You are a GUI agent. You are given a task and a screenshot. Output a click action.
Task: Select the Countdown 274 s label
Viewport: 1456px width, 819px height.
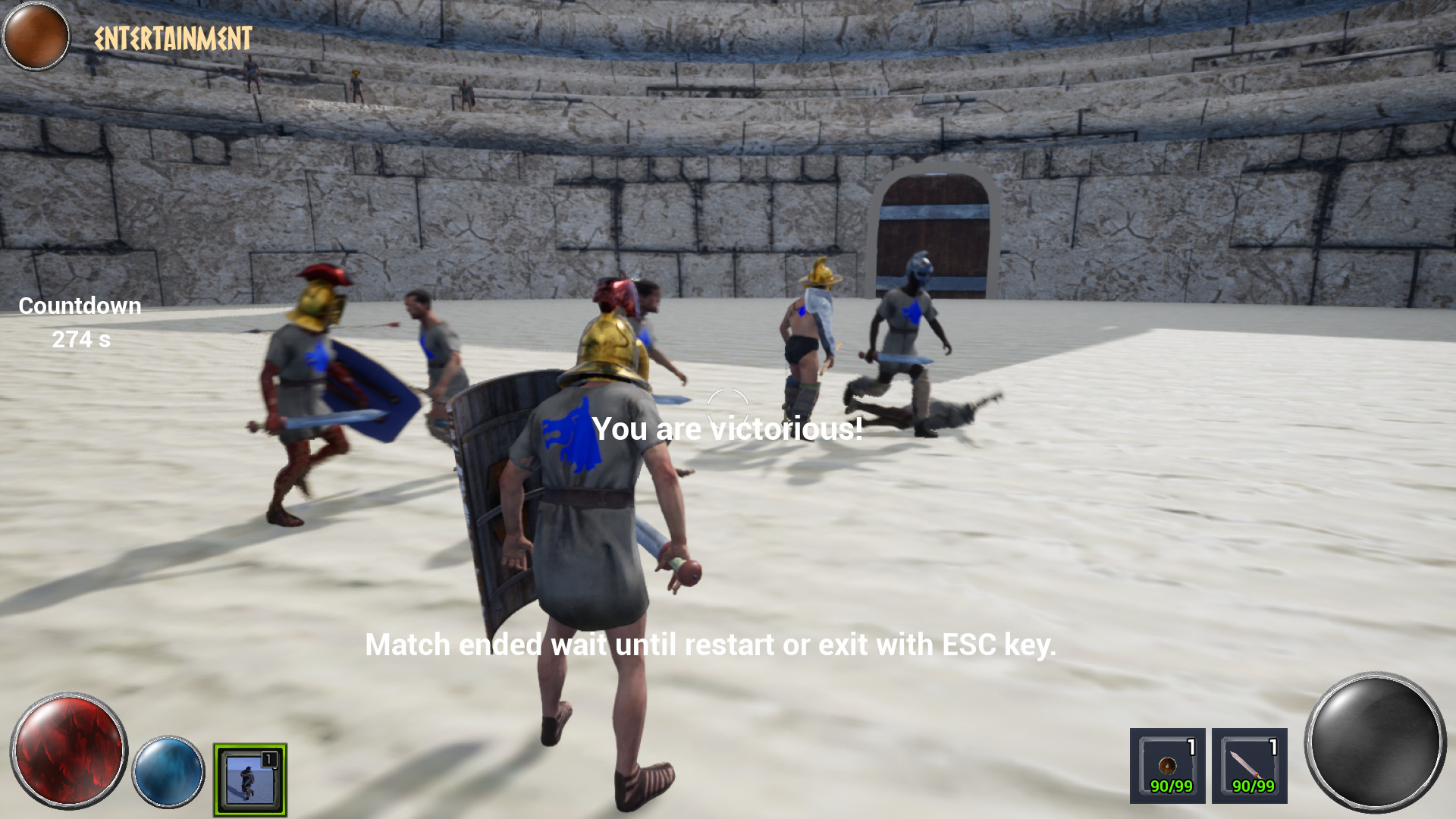pyautogui.click(x=80, y=340)
